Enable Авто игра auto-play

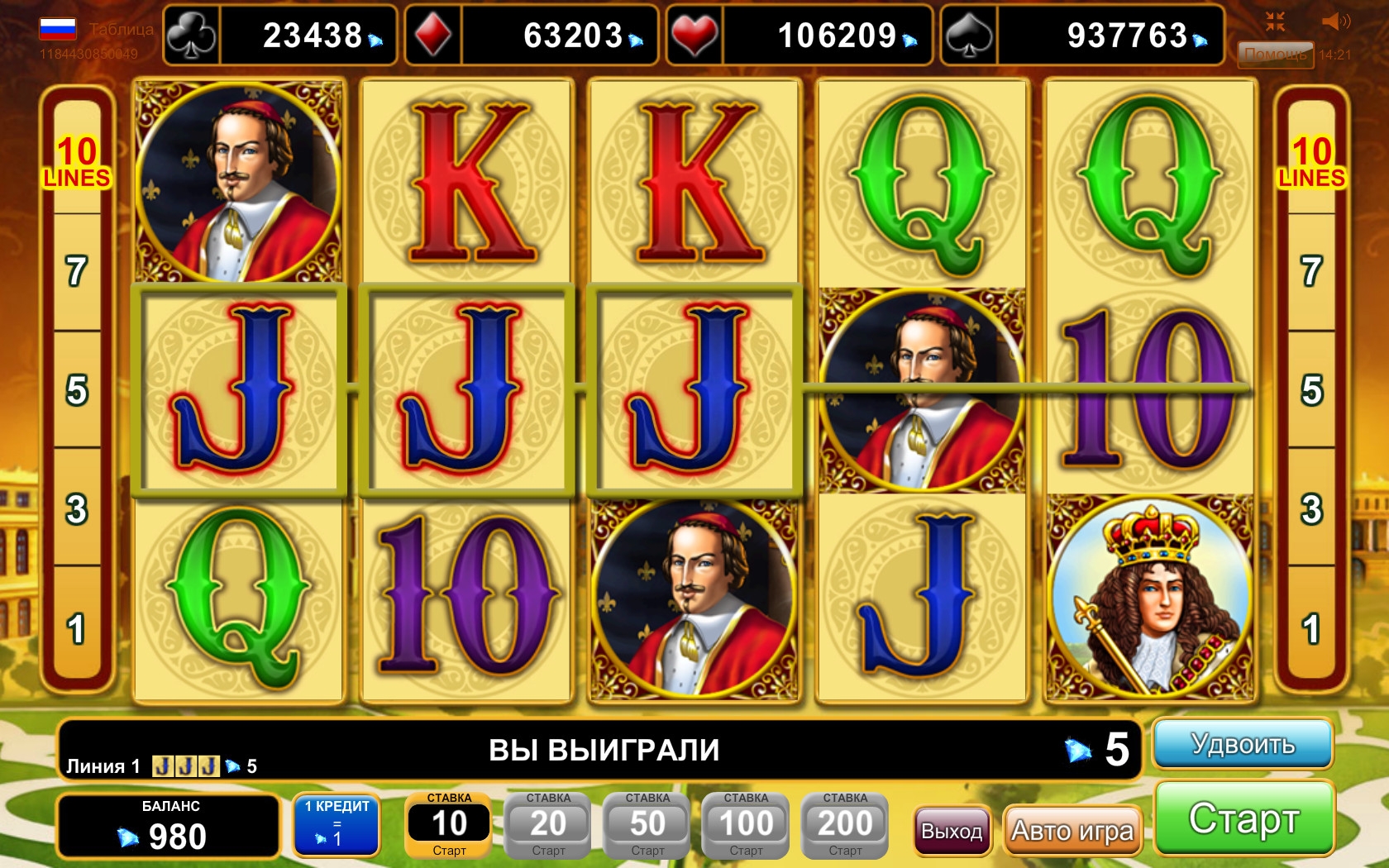click(1072, 830)
